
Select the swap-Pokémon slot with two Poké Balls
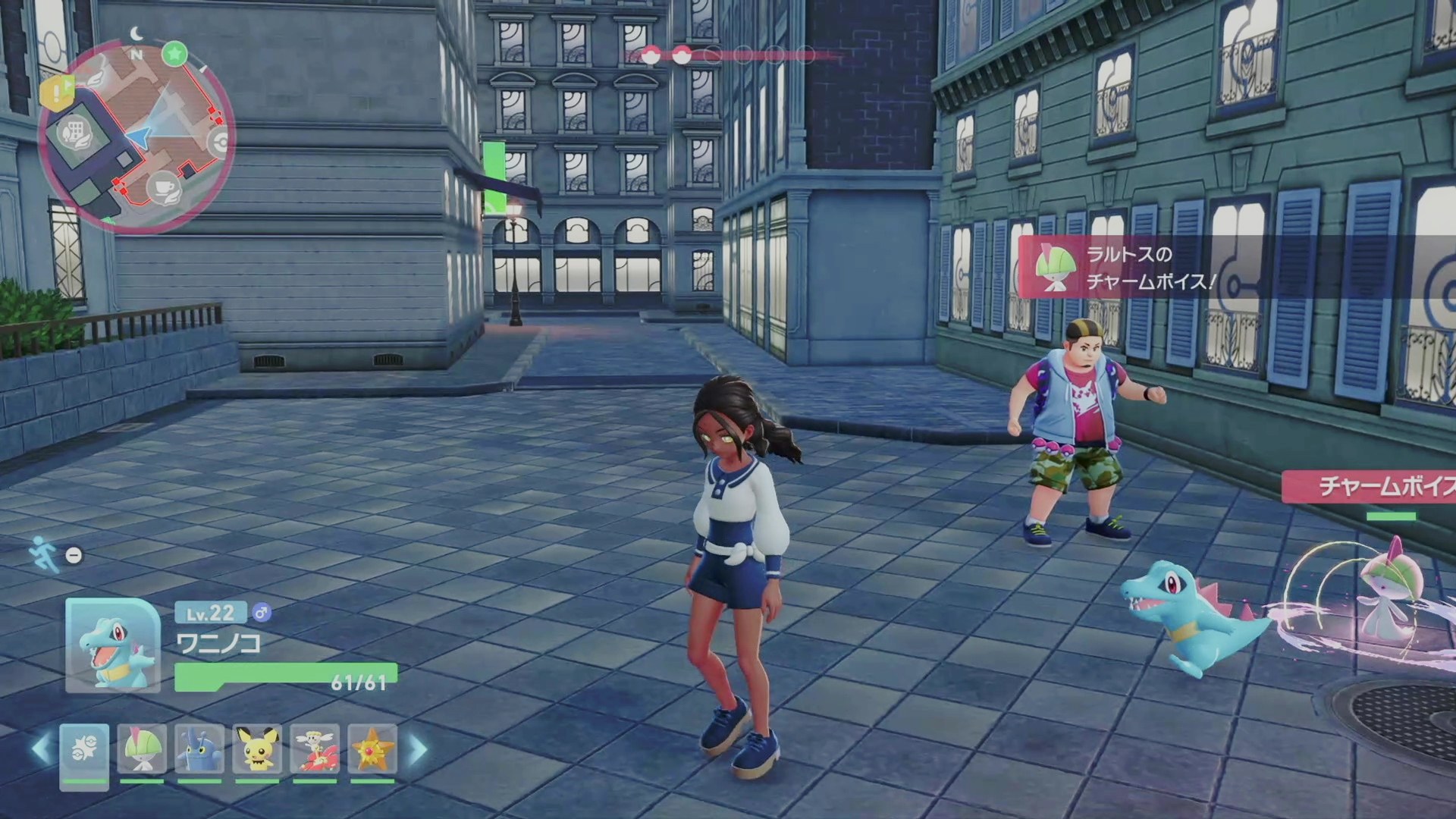coord(84,749)
